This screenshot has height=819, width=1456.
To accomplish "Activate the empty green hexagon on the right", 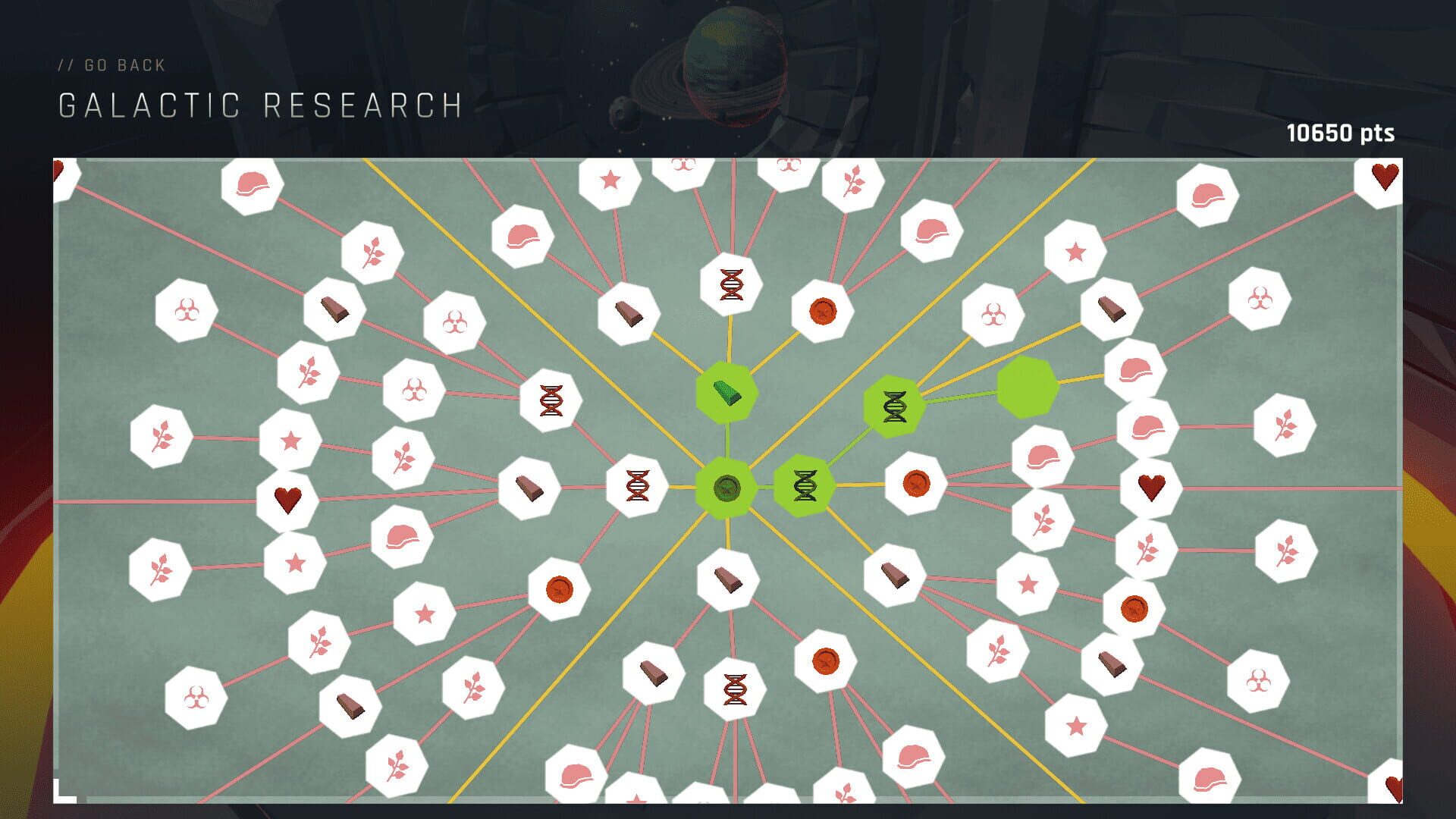I will [x=1028, y=387].
